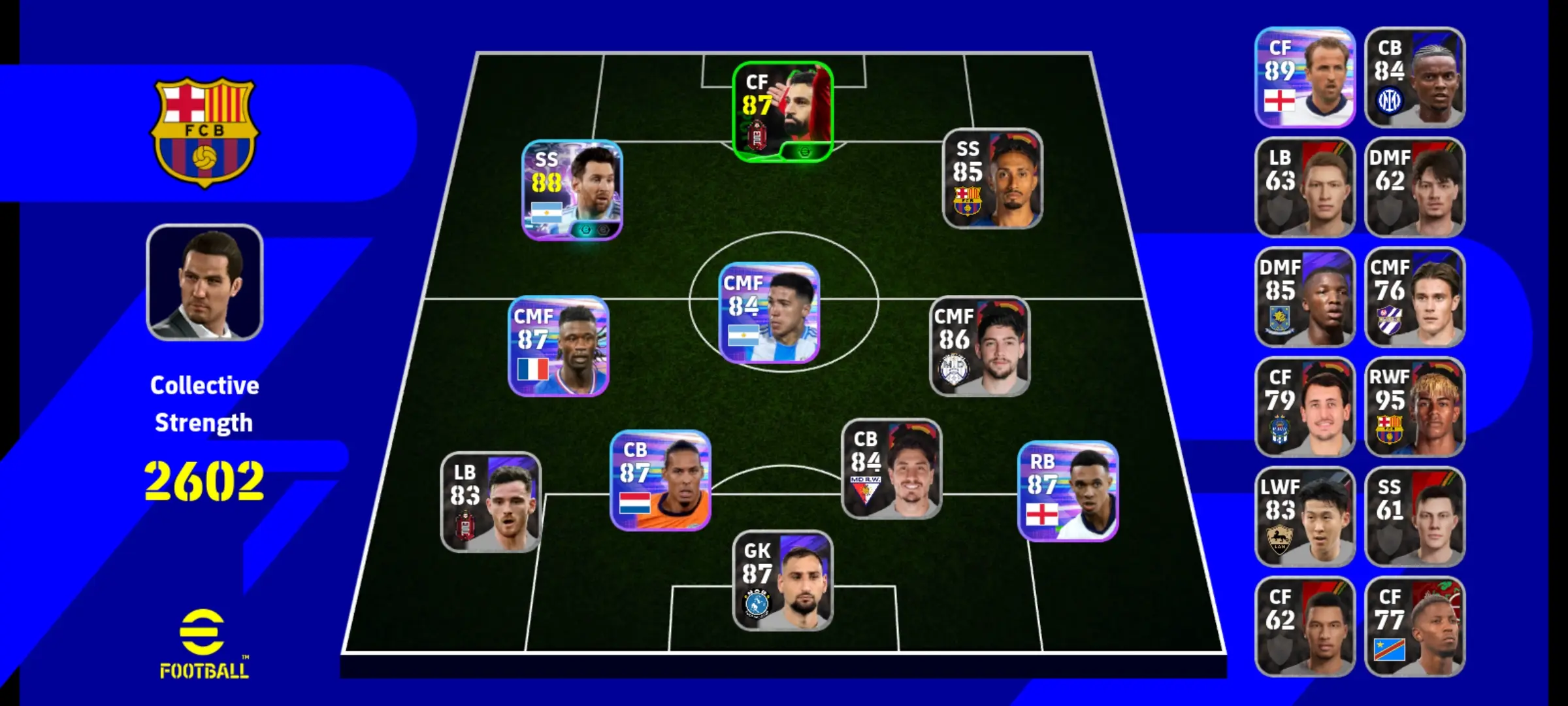The width and height of the screenshot is (1568, 706).
Task: Choose the SS 88 Argentina player card
Action: pyautogui.click(x=572, y=190)
